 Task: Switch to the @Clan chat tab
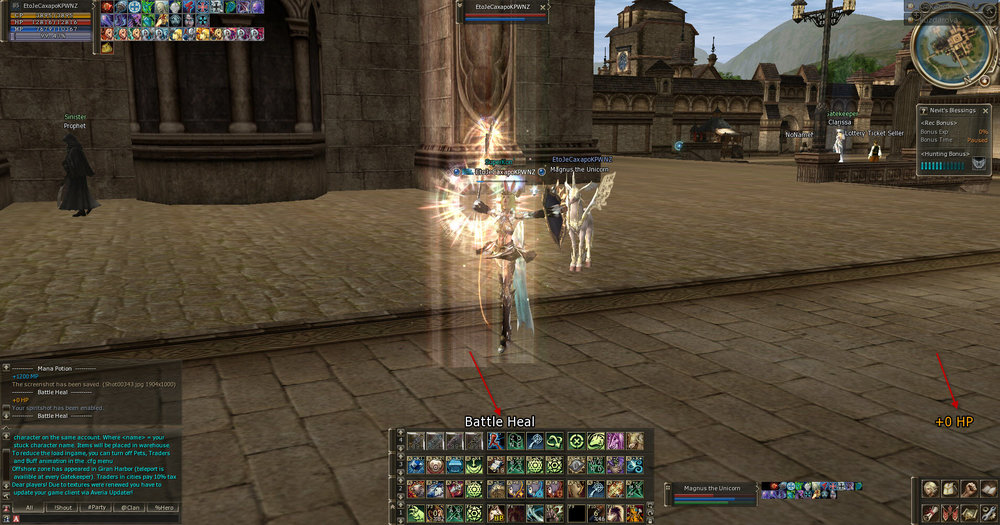pos(130,507)
